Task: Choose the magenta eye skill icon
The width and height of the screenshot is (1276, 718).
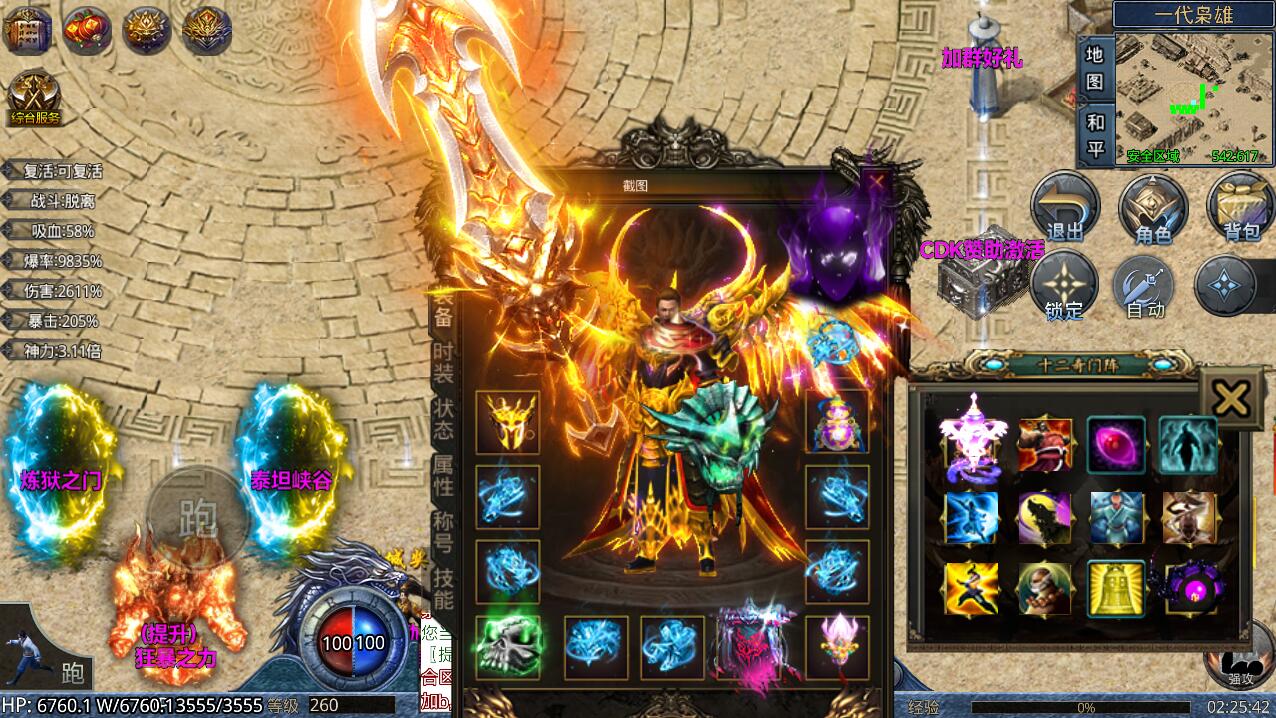Action: point(1116,445)
